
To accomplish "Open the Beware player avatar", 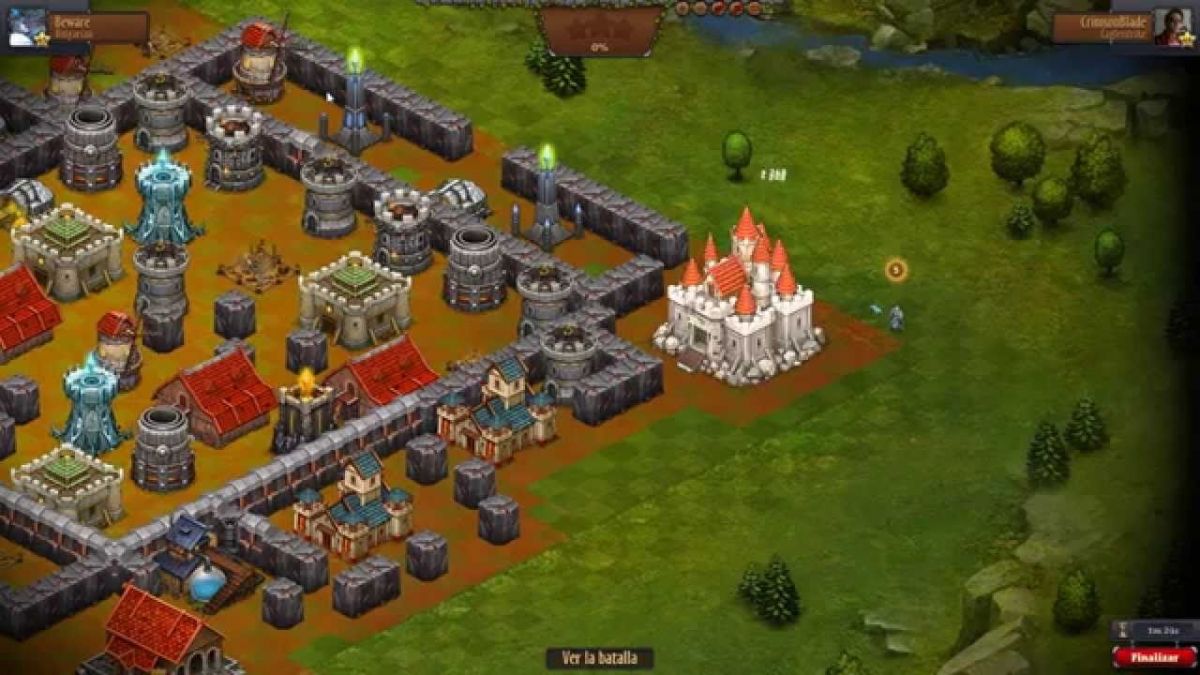I will [27, 27].
